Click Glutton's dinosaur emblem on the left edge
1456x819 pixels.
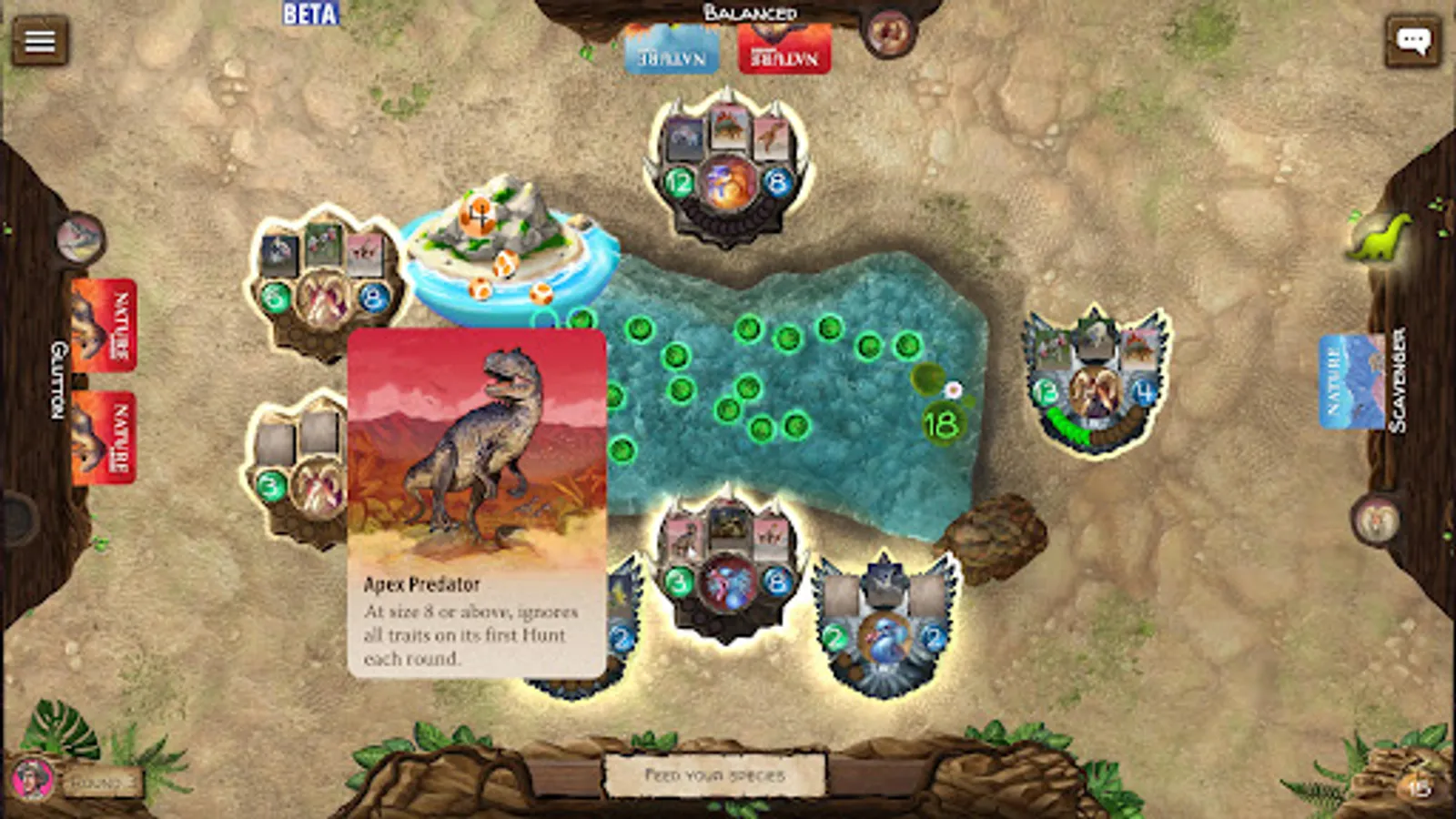coord(77,238)
